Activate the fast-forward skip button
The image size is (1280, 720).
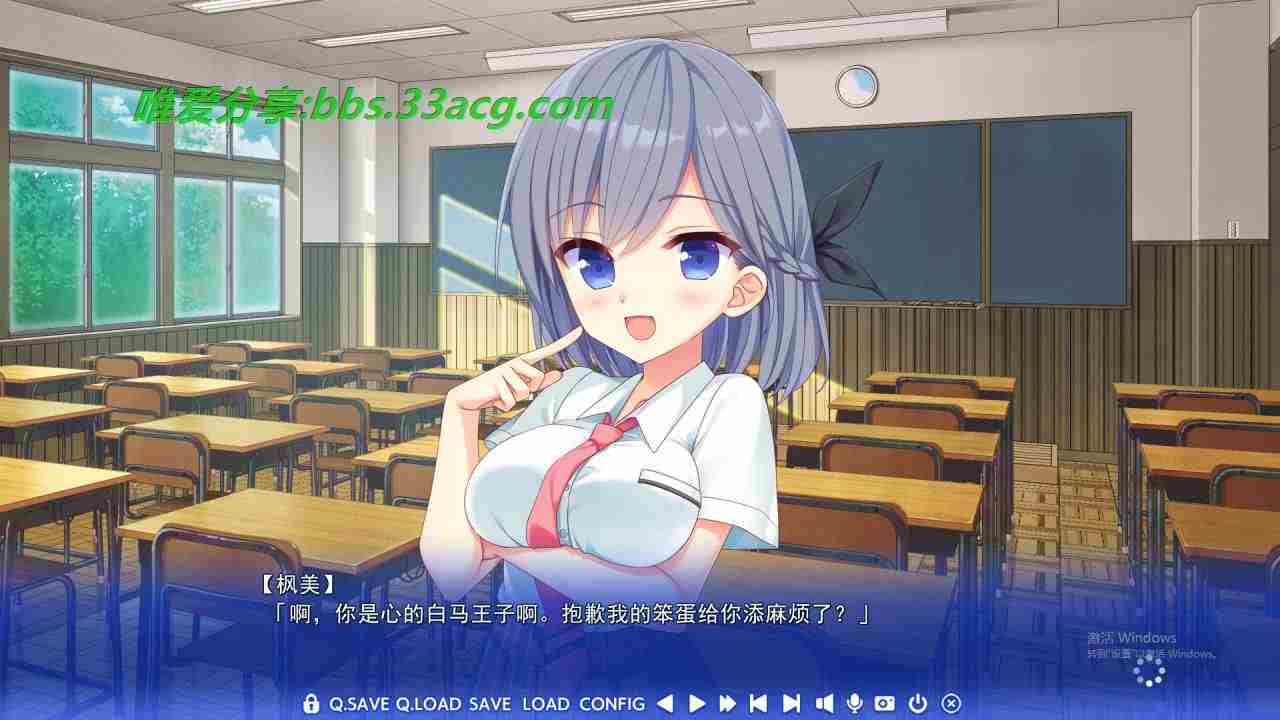tap(727, 703)
